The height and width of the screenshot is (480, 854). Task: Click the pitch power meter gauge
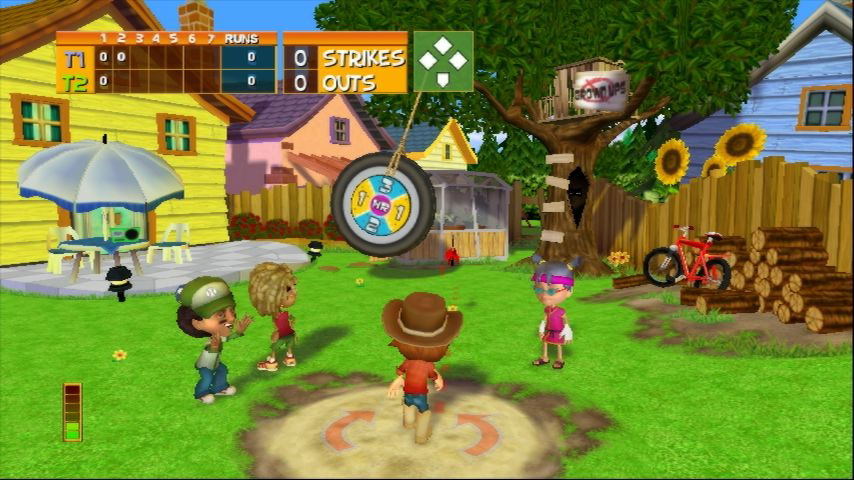[72, 412]
